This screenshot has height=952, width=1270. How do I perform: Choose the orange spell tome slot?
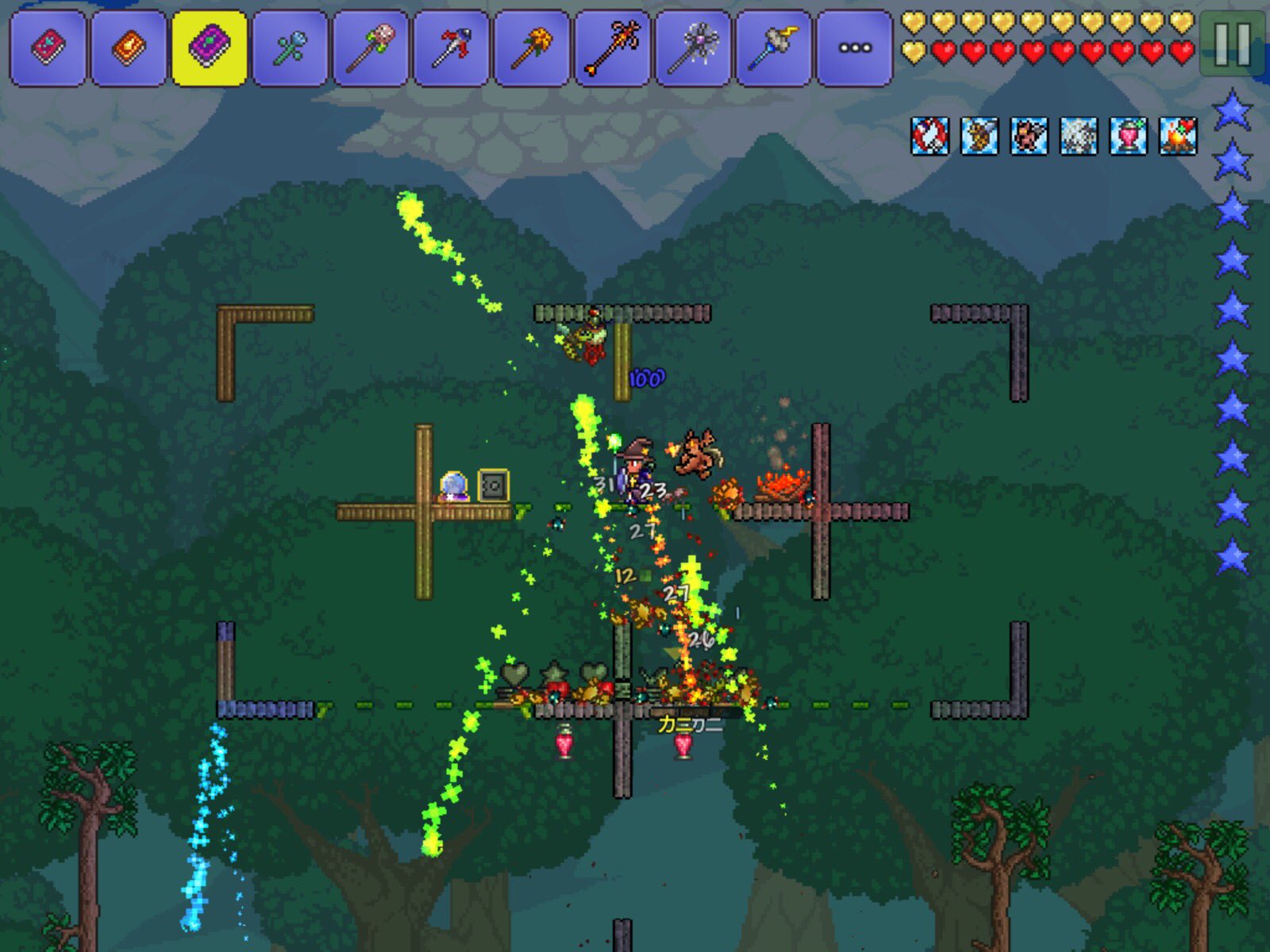tap(129, 48)
